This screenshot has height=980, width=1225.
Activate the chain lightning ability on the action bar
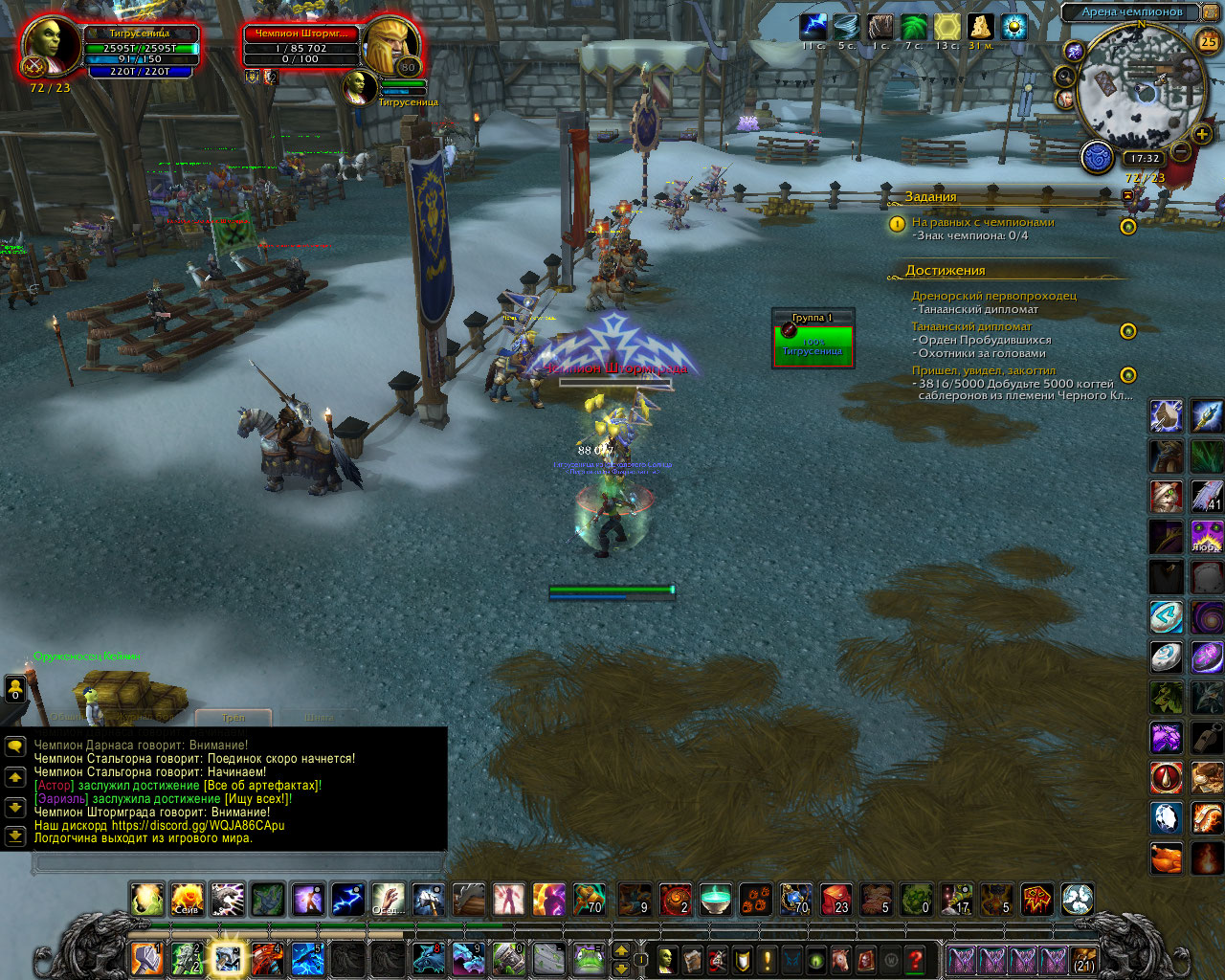(x=347, y=900)
